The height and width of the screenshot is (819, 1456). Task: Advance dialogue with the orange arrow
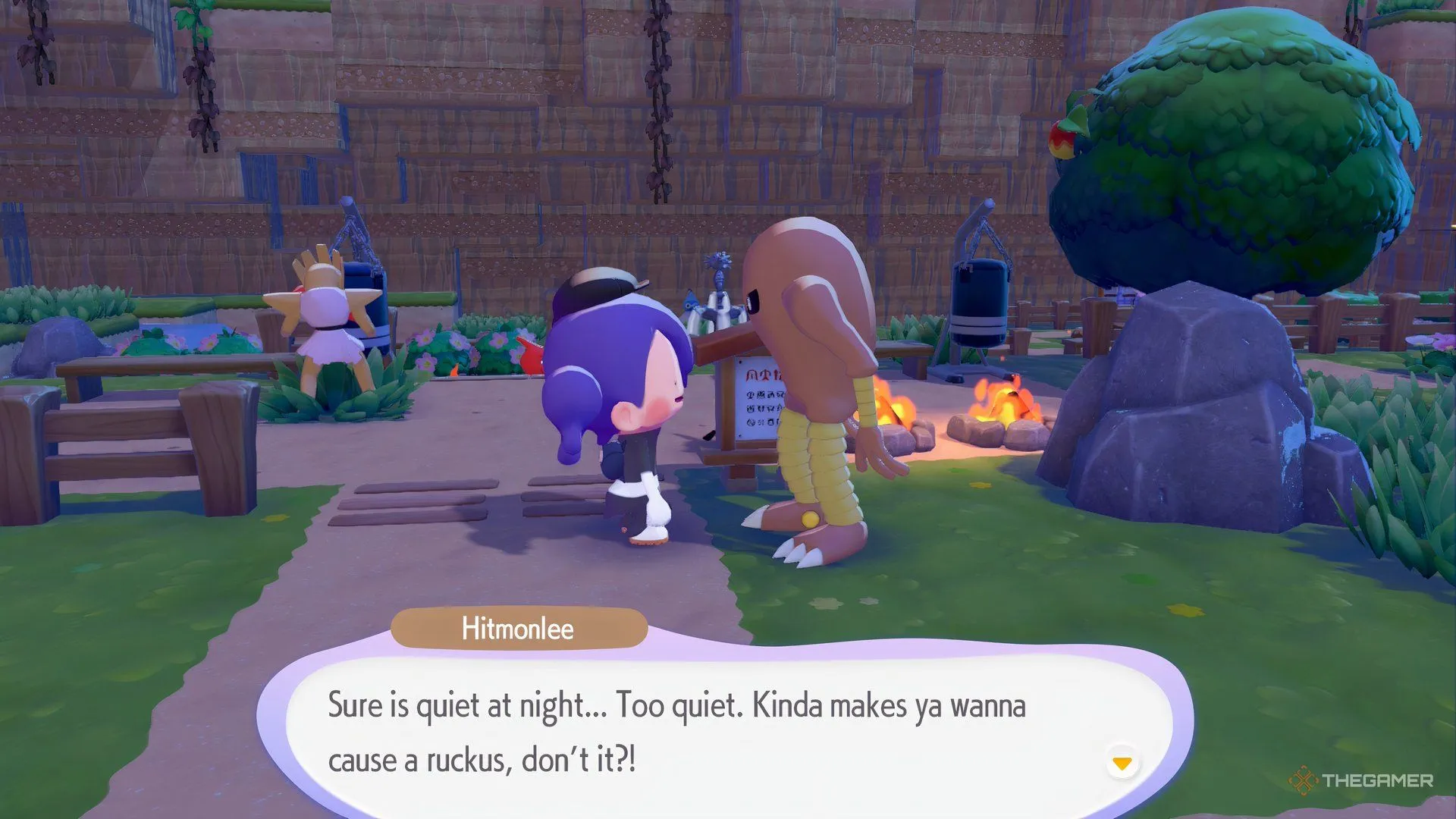tap(1122, 763)
